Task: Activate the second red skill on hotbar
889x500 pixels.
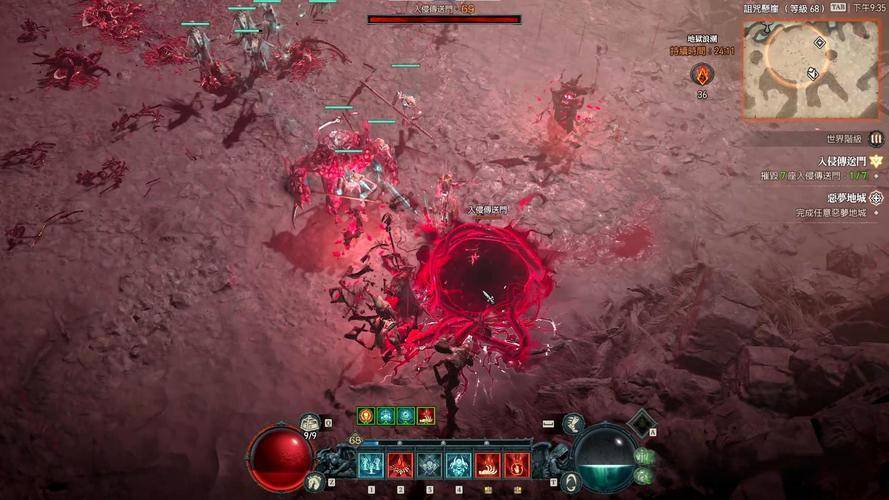Action: [400, 465]
